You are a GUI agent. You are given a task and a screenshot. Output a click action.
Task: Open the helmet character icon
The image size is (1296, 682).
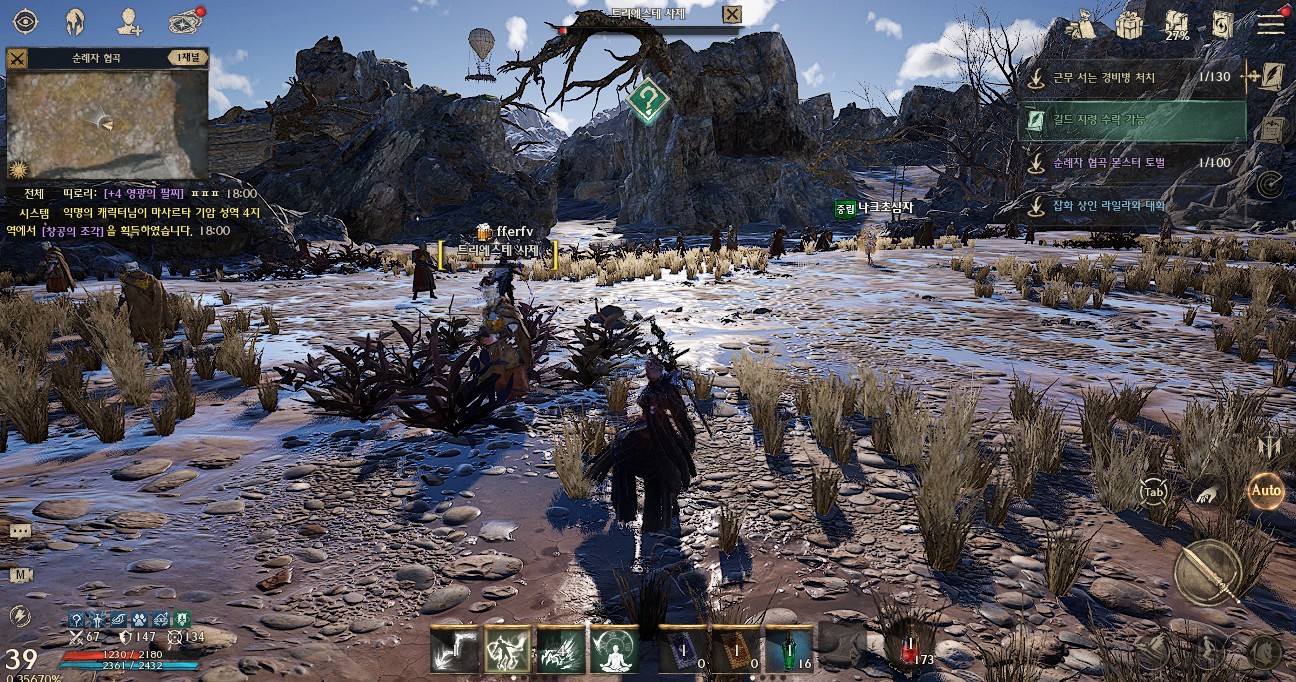click(x=75, y=21)
